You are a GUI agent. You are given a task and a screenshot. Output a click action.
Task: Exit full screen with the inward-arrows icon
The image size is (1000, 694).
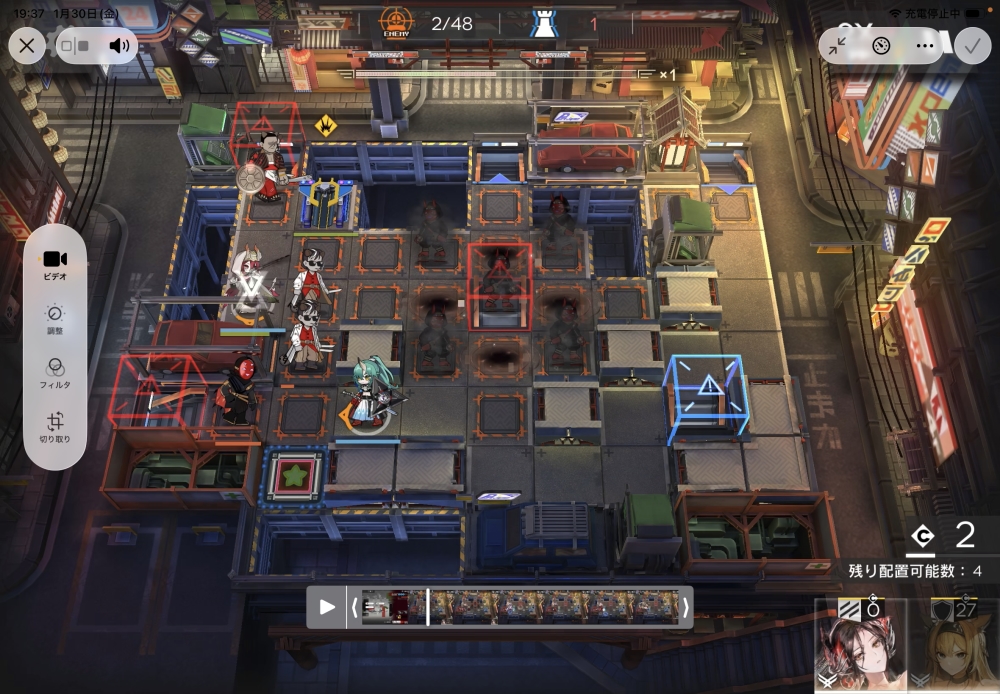[838, 45]
